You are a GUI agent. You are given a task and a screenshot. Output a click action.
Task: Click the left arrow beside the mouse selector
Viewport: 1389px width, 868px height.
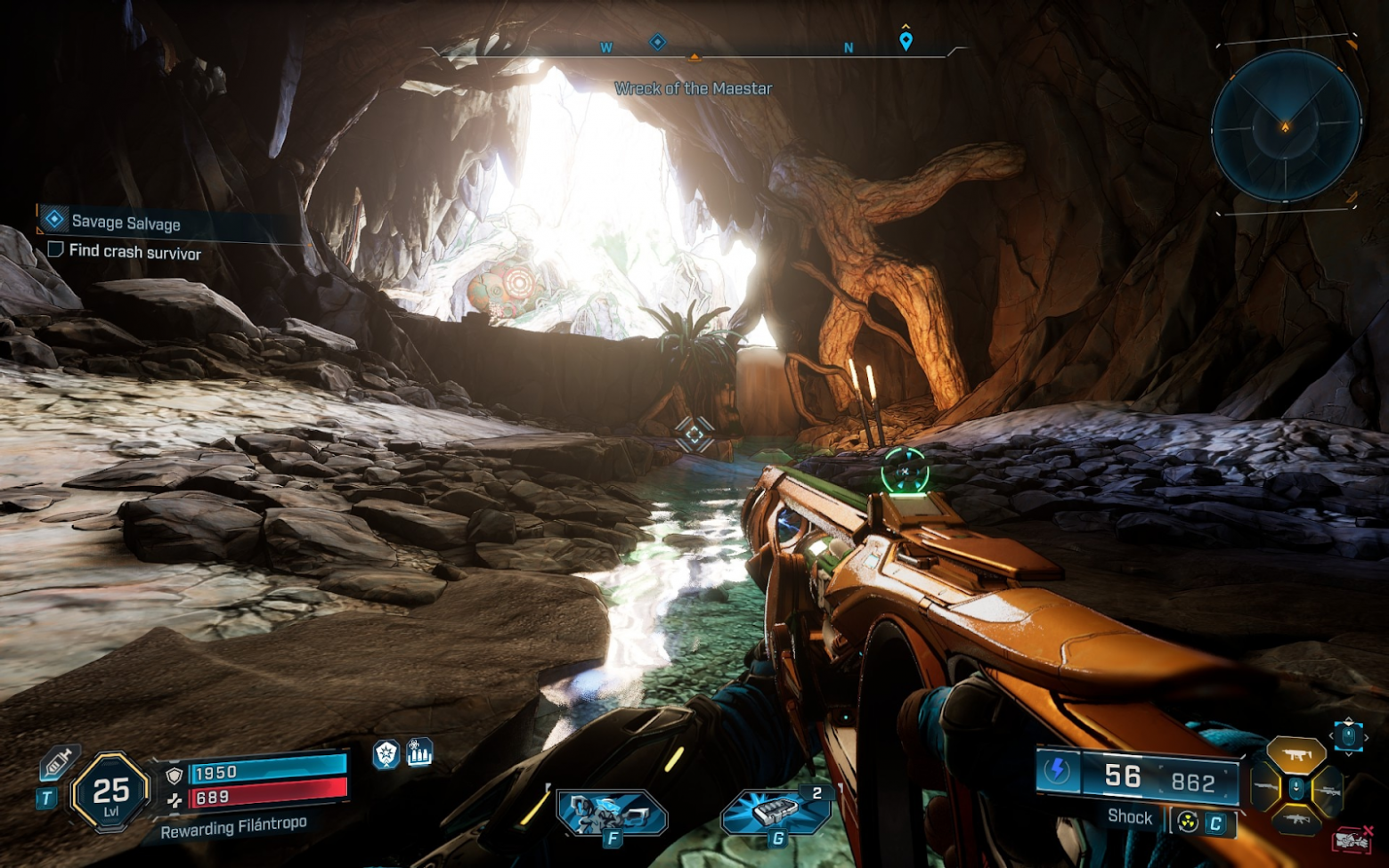(x=1332, y=736)
